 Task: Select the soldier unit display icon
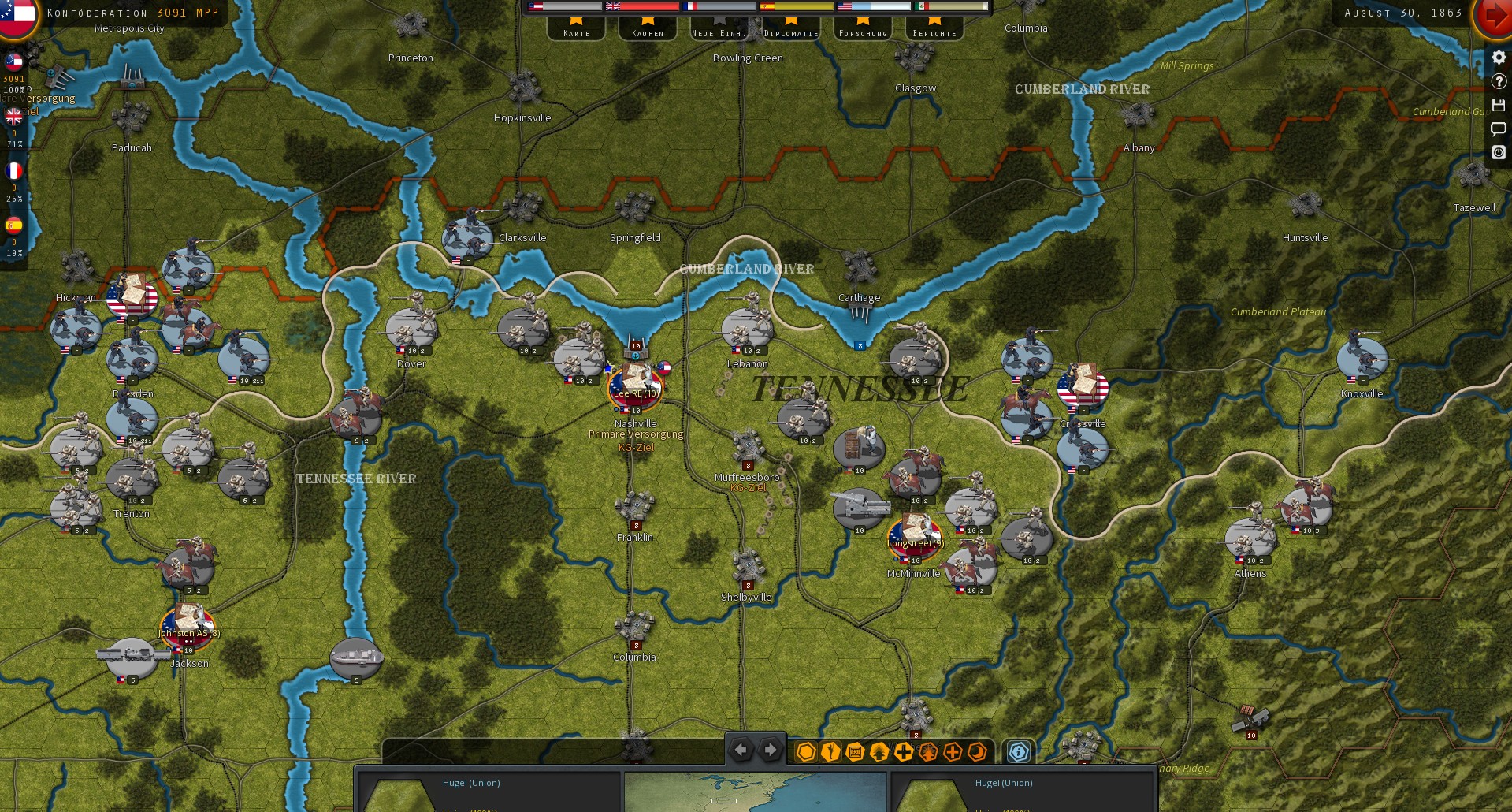coord(829,753)
